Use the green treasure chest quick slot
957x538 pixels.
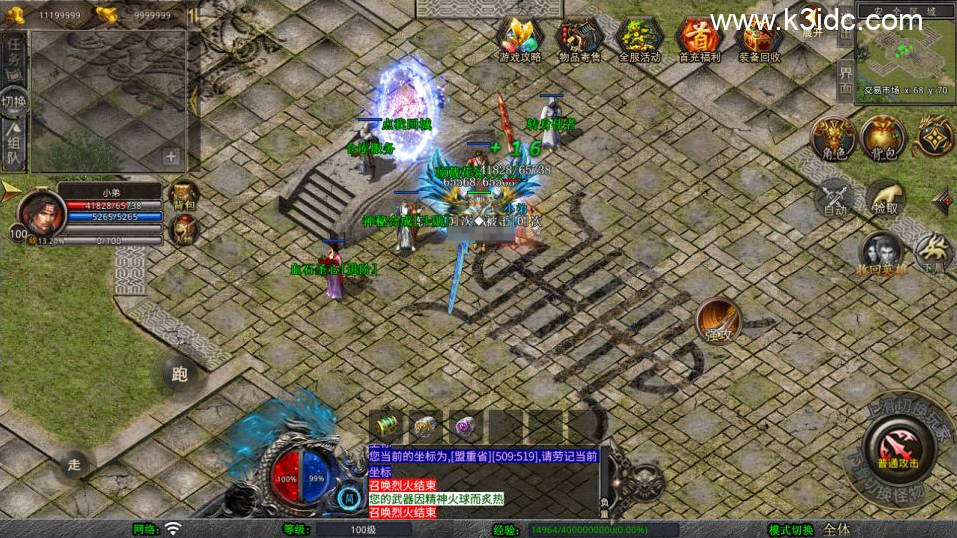pyautogui.click(x=386, y=425)
